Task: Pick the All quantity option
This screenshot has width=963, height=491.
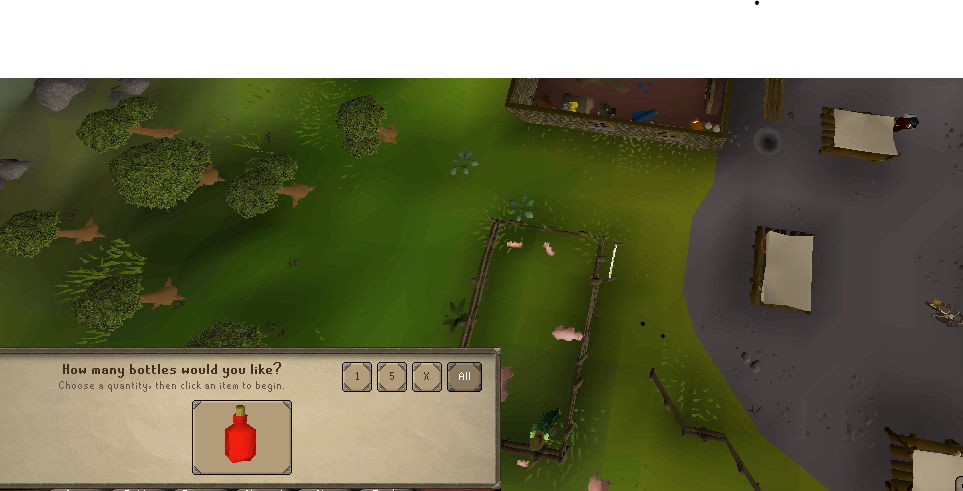Action: tap(464, 377)
